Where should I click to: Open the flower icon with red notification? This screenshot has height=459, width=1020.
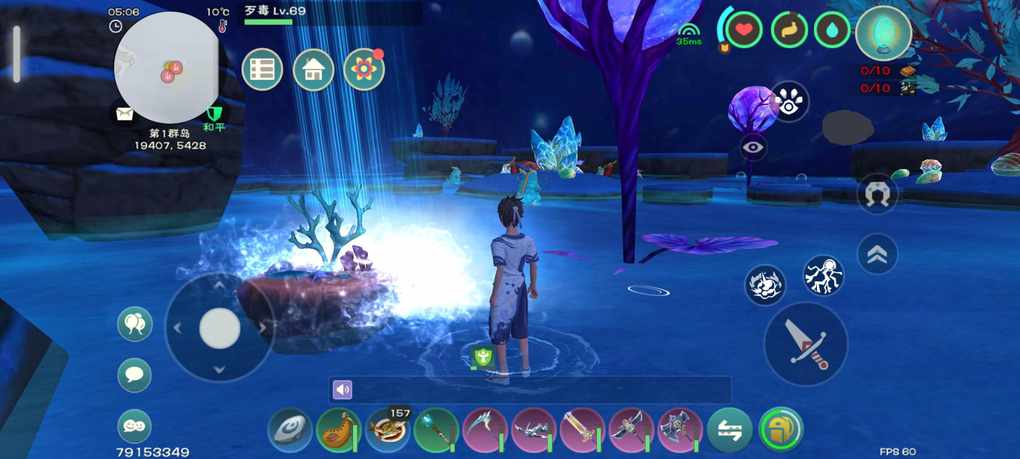(364, 69)
